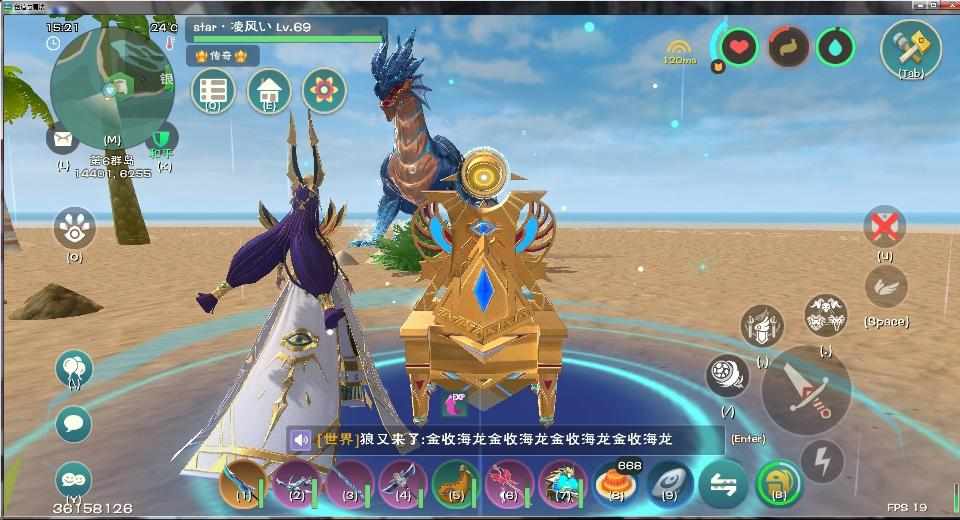Screen dimensions: 960x520
Task: Switch hotbar with the swap arrows button
Action: click(x=722, y=483)
